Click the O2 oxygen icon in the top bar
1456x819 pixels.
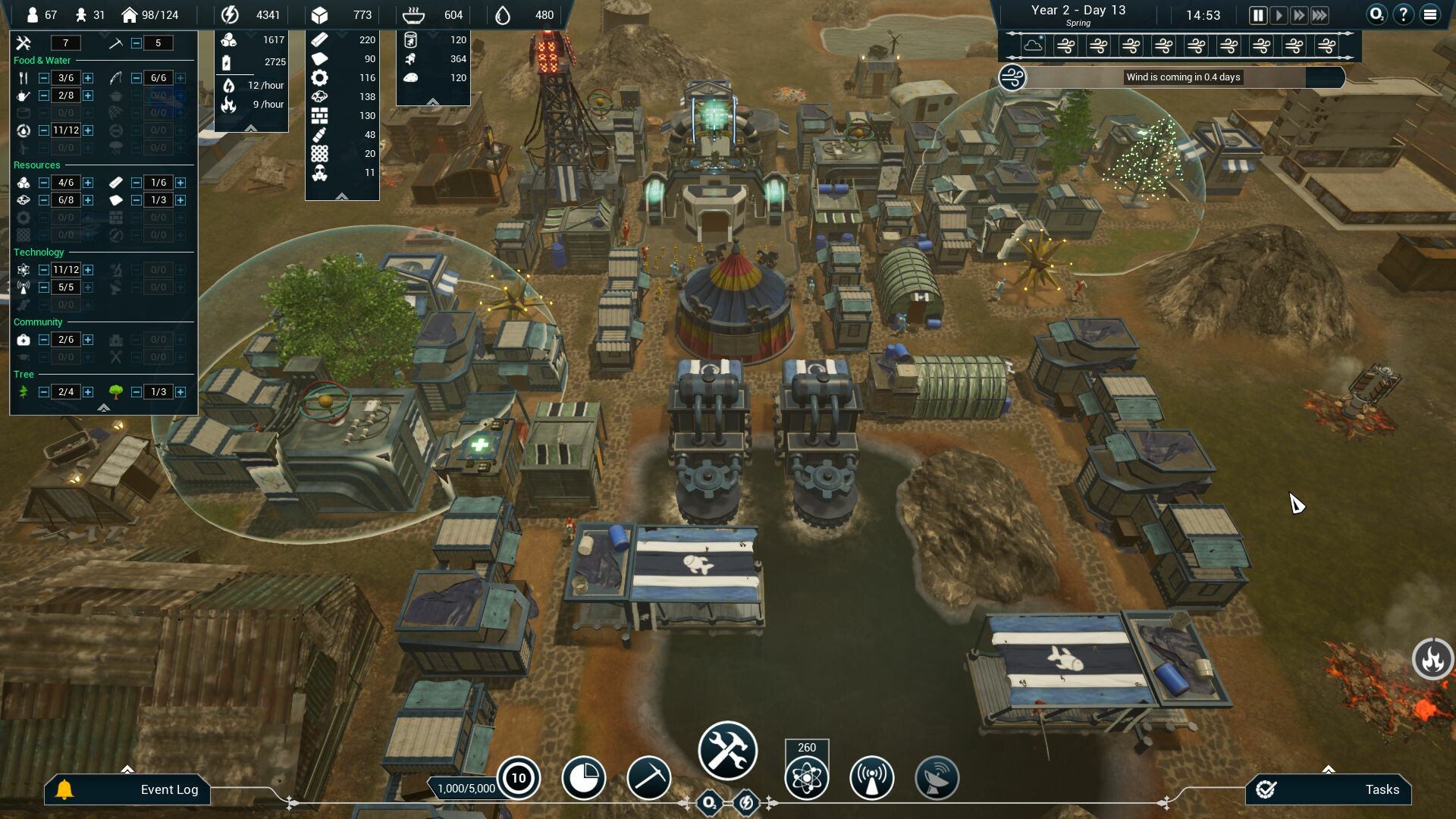pyautogui.click(x=1376, y=13)
